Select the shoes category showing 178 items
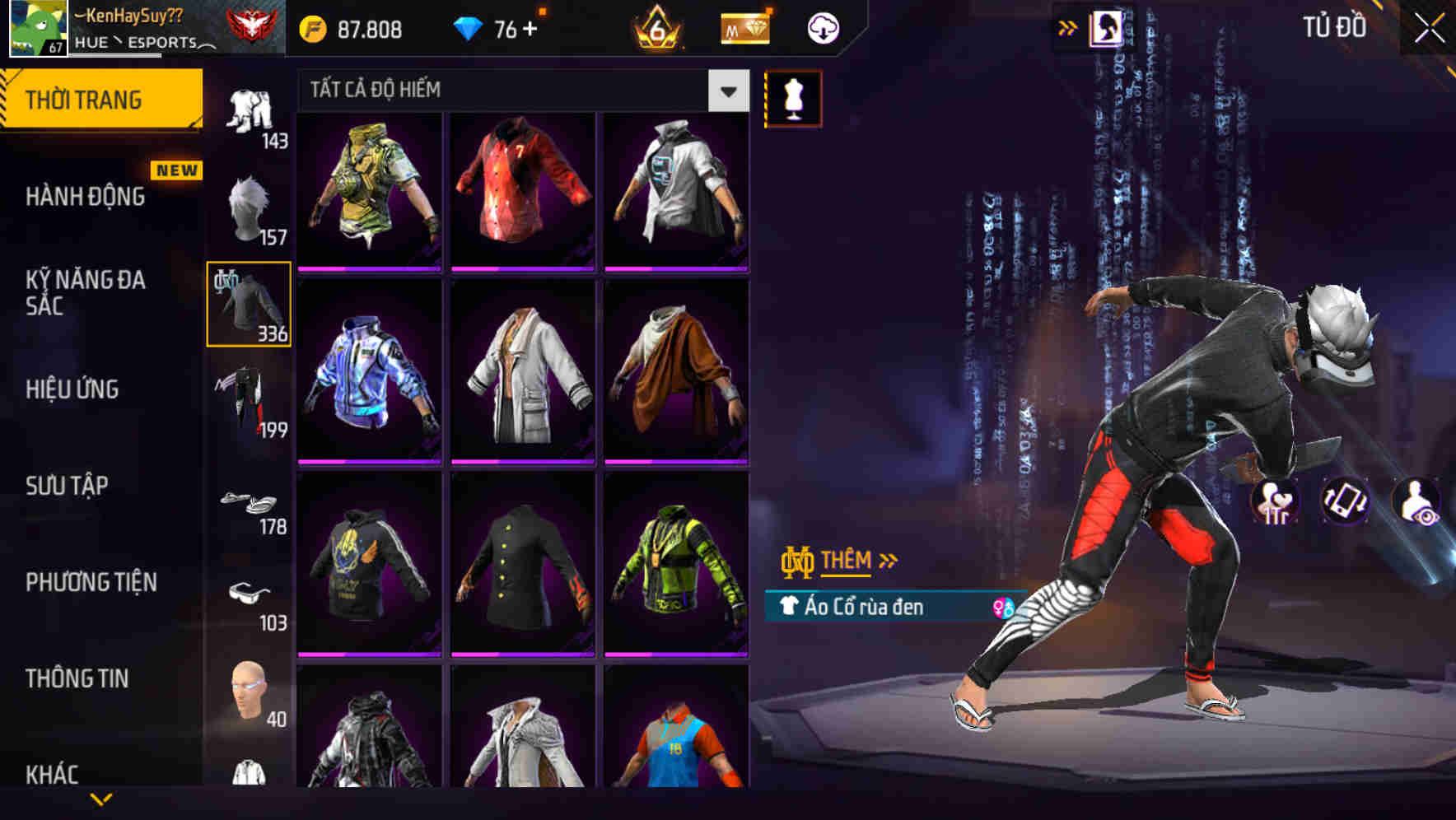1456x820 pixels. [x=250, y=502]
